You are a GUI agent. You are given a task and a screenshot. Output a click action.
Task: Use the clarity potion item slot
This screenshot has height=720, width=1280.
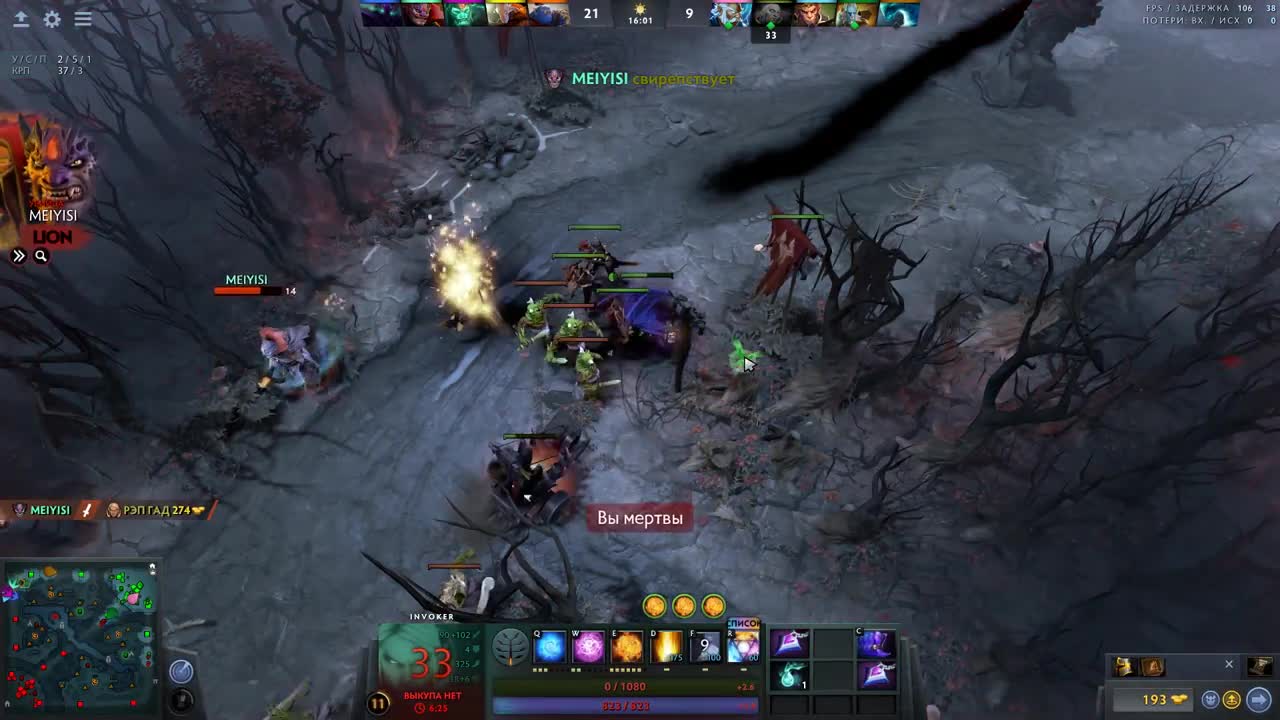tap(791, 676)
